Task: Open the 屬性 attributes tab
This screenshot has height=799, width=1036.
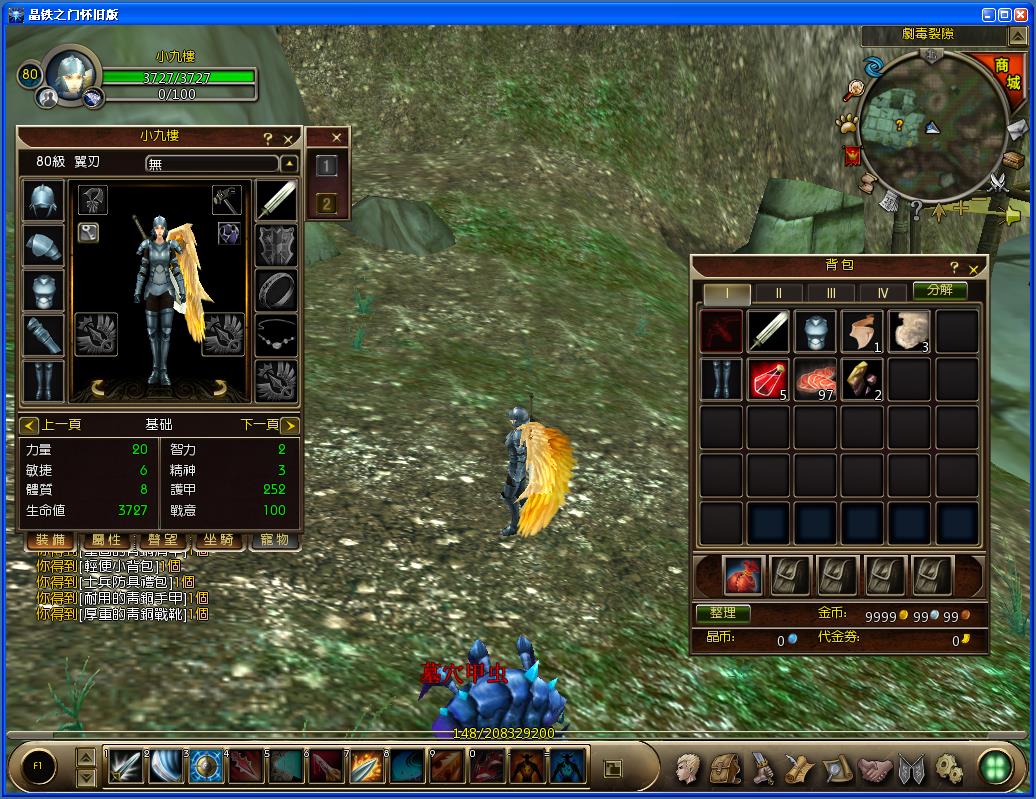Action: [106, 540]
